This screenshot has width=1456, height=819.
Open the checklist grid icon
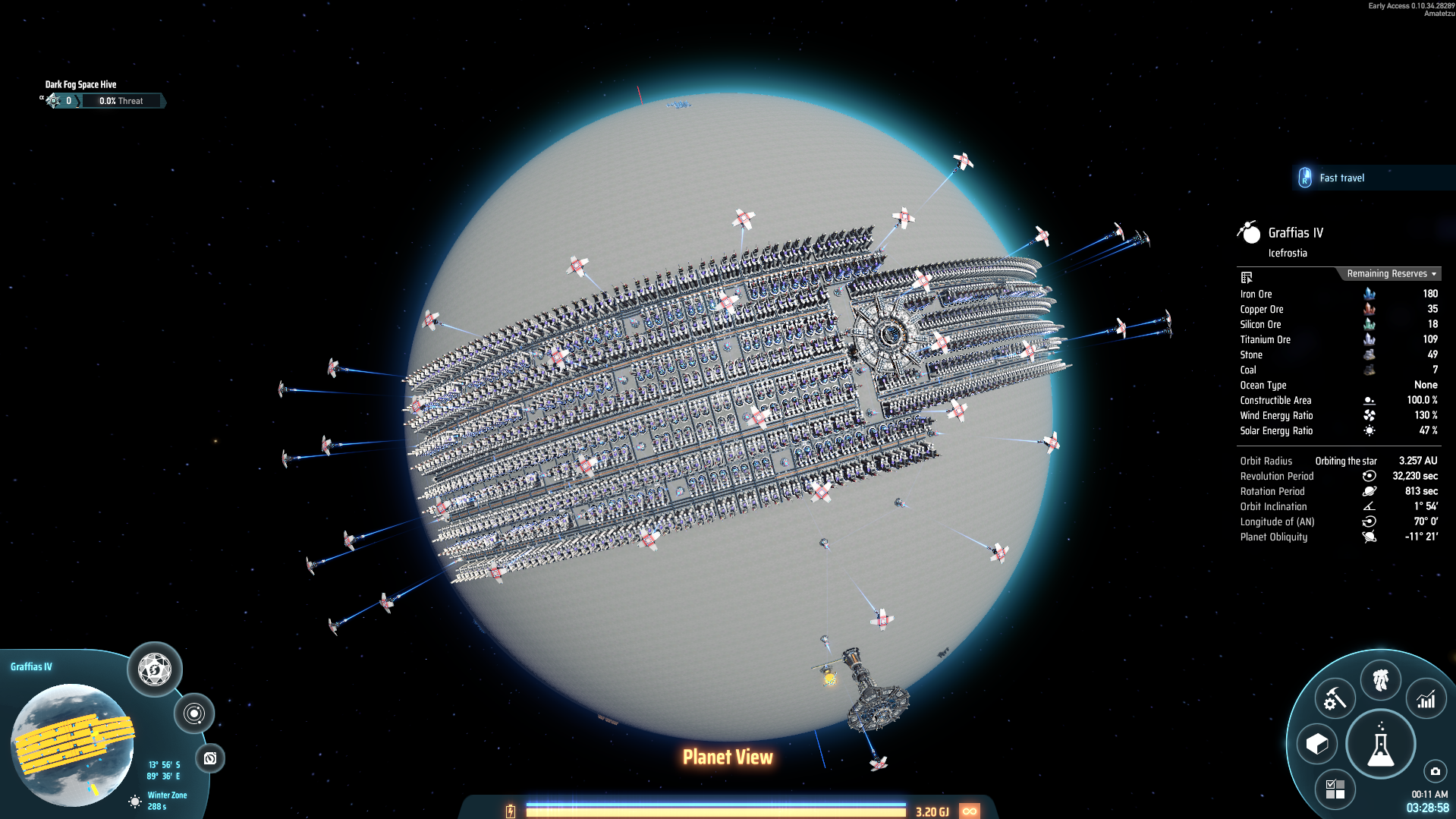[1335, 789]
